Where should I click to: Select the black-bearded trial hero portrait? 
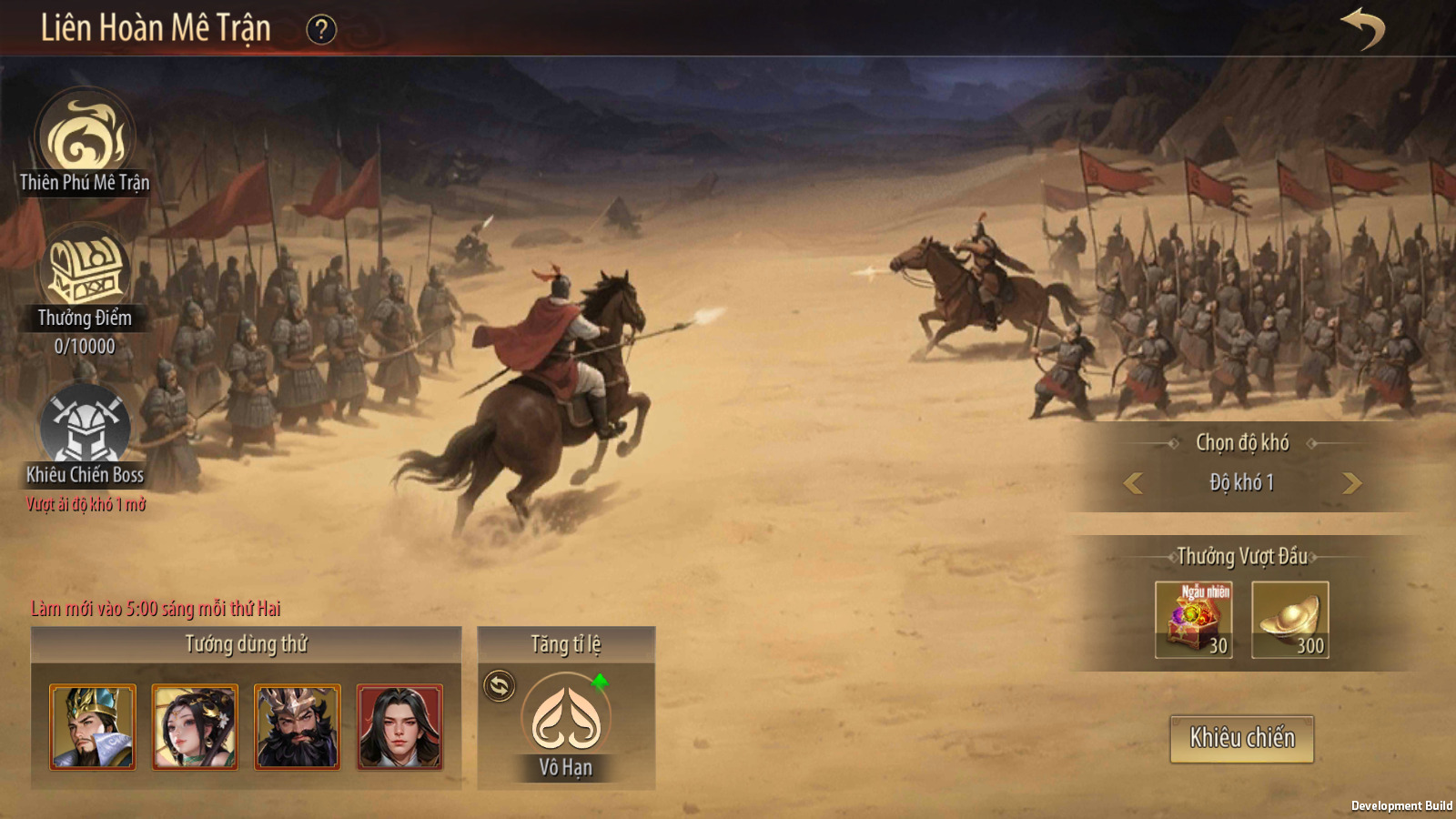pos(298,727)
